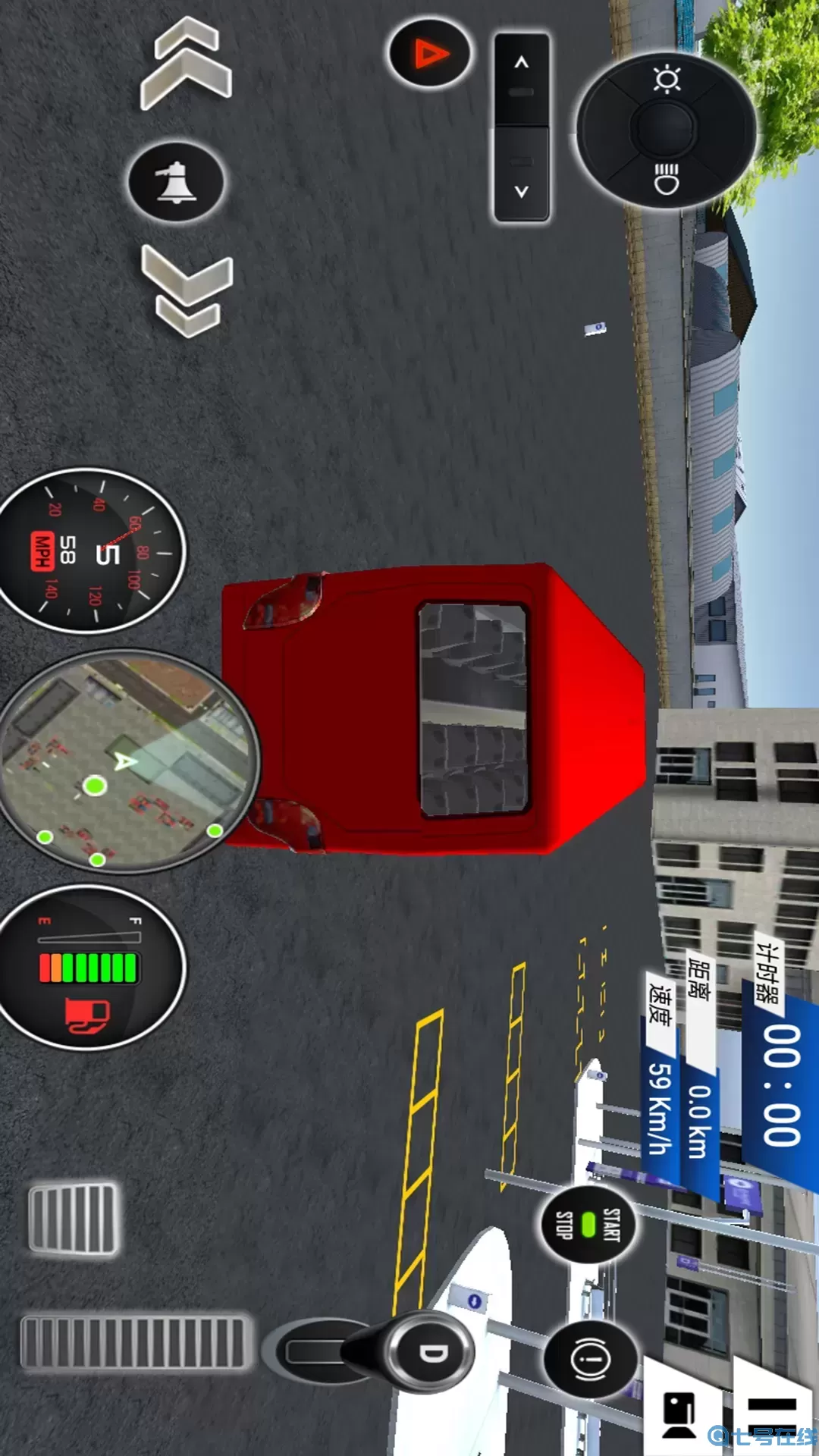Click the up arrow on the rocker switch
Viewport: 819px width, 1456px height.
click(522, 76)
